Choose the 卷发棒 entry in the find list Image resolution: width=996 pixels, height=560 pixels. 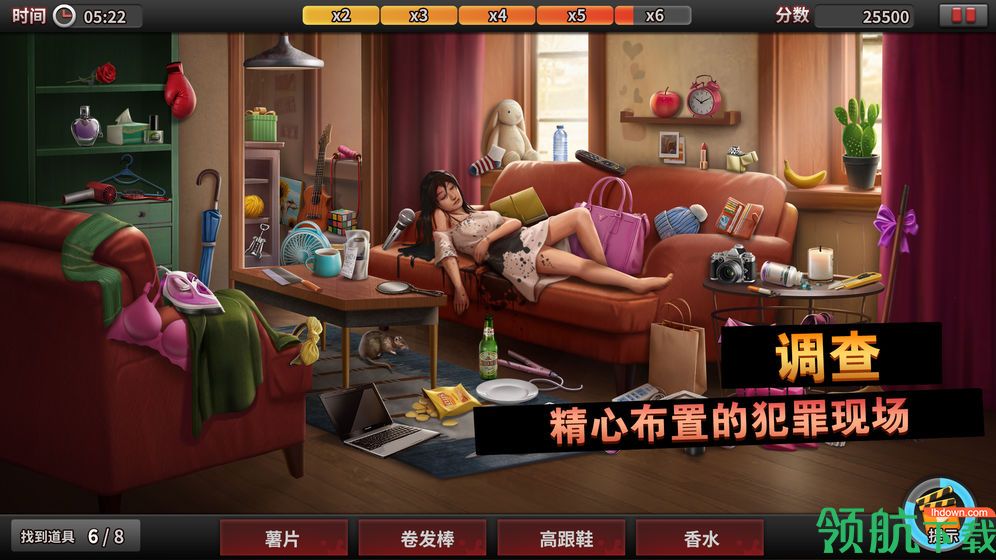[421, 538]
